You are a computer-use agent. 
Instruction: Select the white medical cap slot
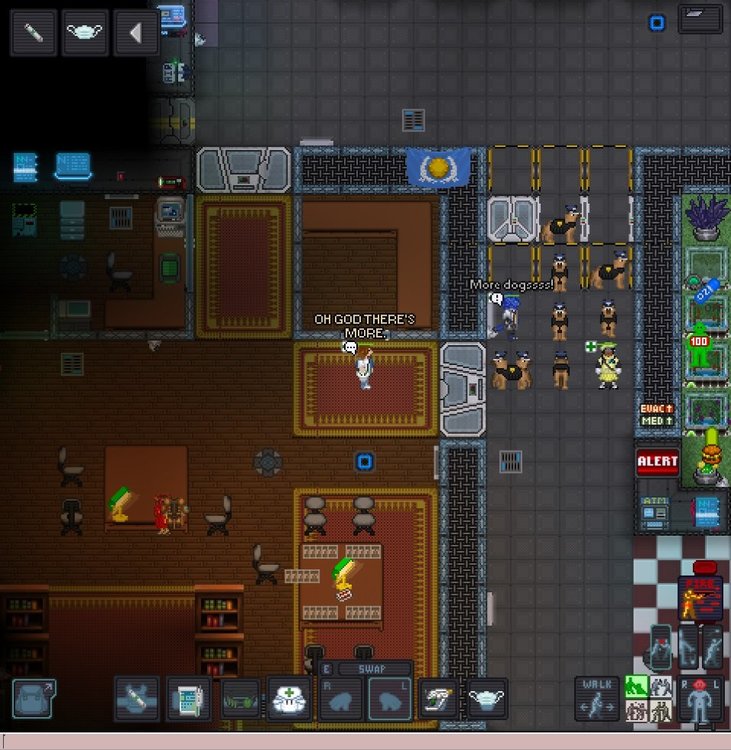click(x=290, y=698)
